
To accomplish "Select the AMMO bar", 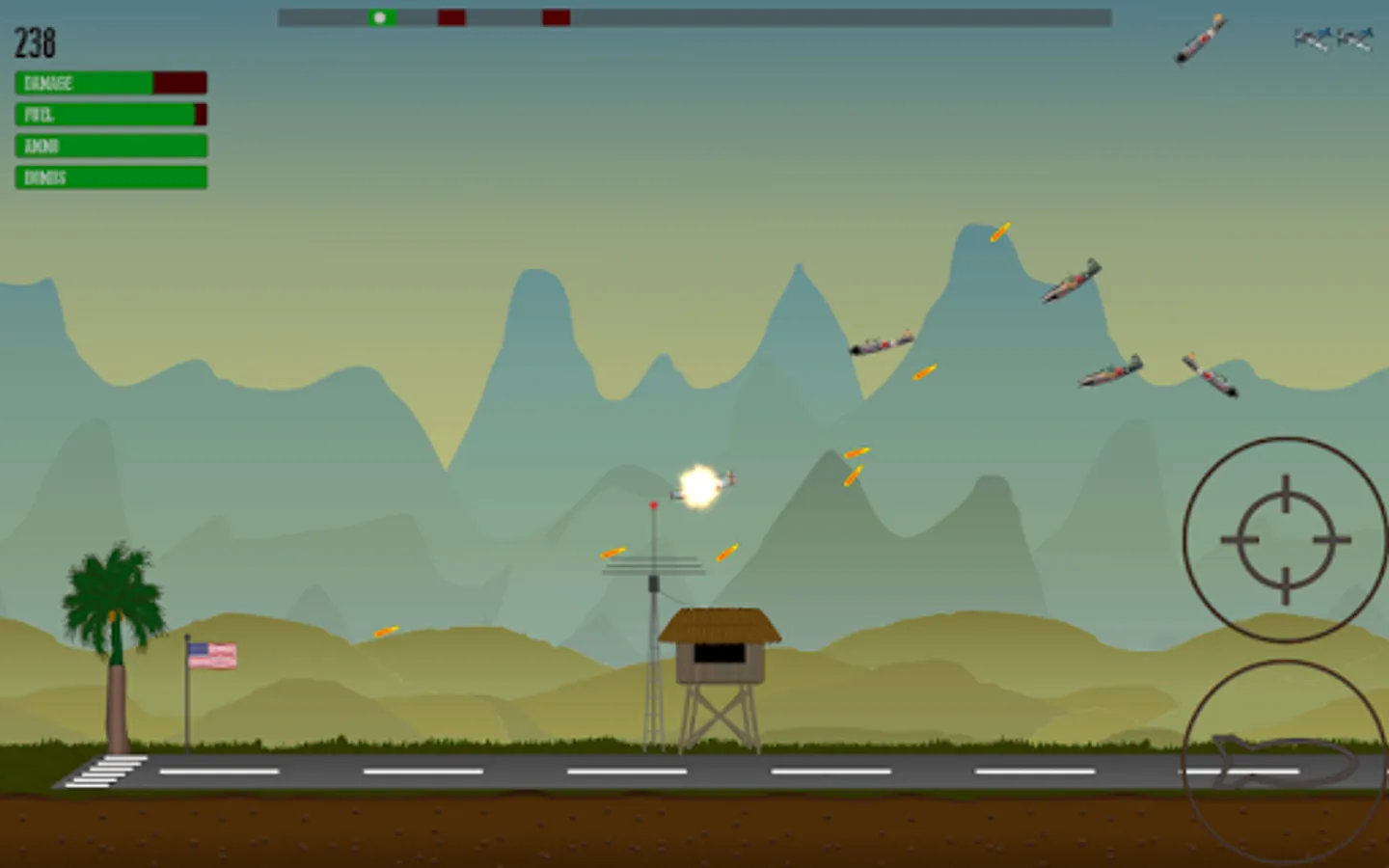I will (x=109, y=146).
